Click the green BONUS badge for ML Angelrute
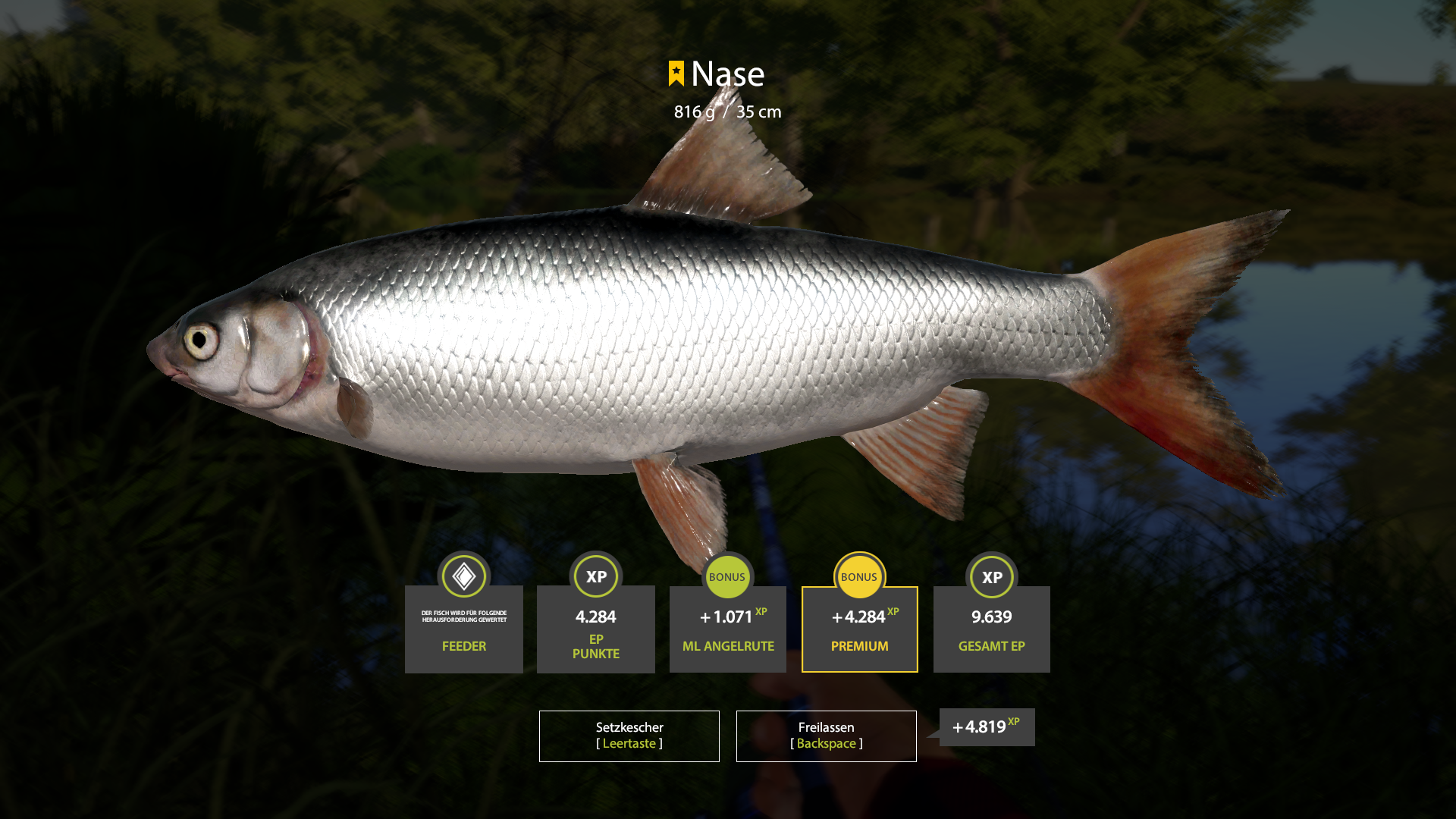Screen dimensions: 1456x819 tap(727, 576)
